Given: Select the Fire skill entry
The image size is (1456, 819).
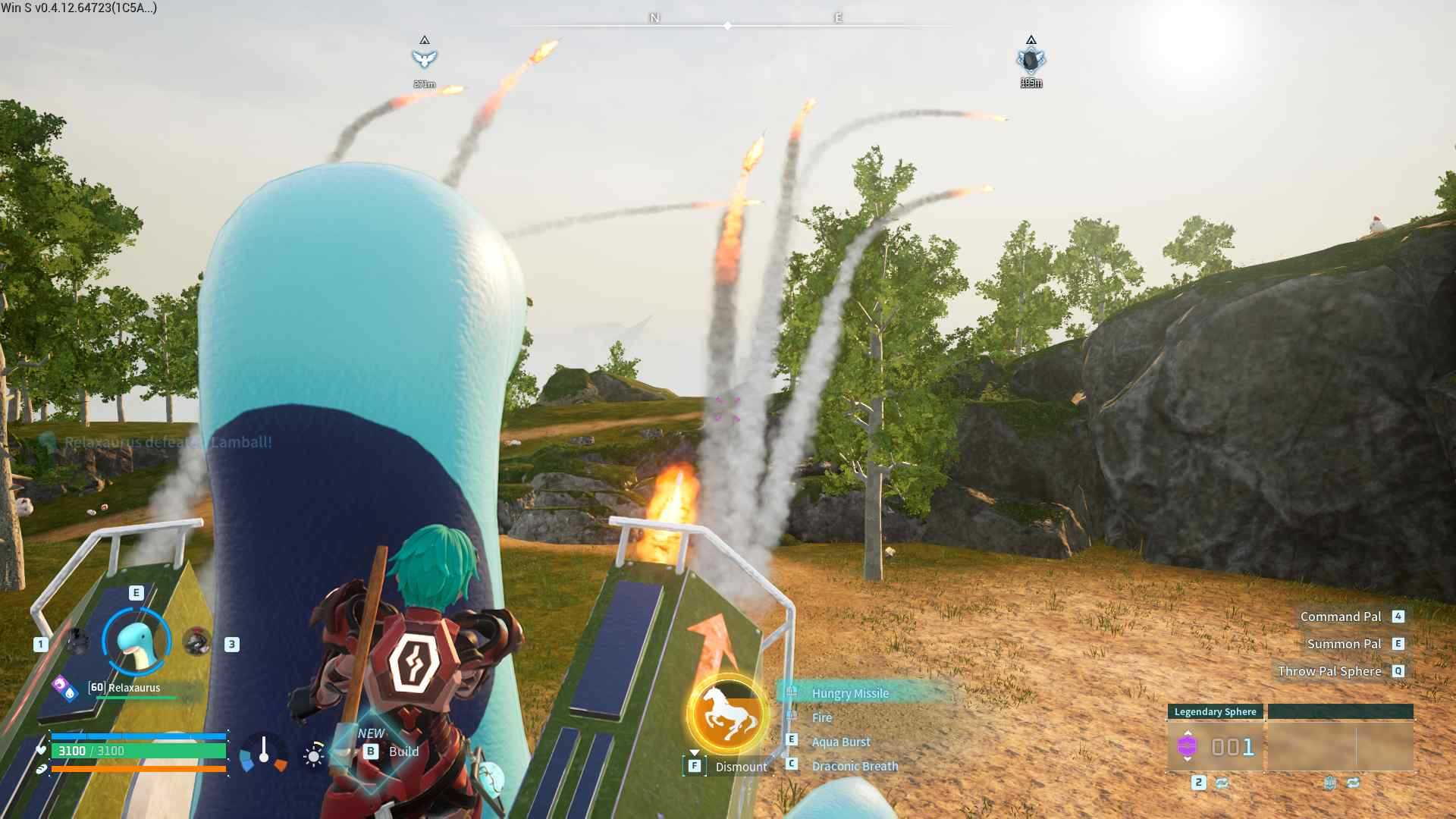Looking at the screenshot, I should coord(821,717).
